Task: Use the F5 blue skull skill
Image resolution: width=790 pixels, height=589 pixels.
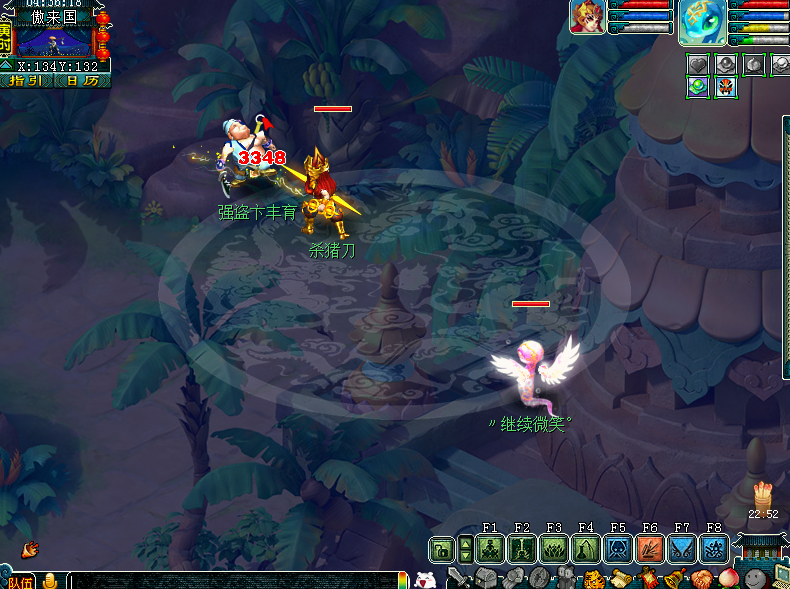Action: point(617,549)
